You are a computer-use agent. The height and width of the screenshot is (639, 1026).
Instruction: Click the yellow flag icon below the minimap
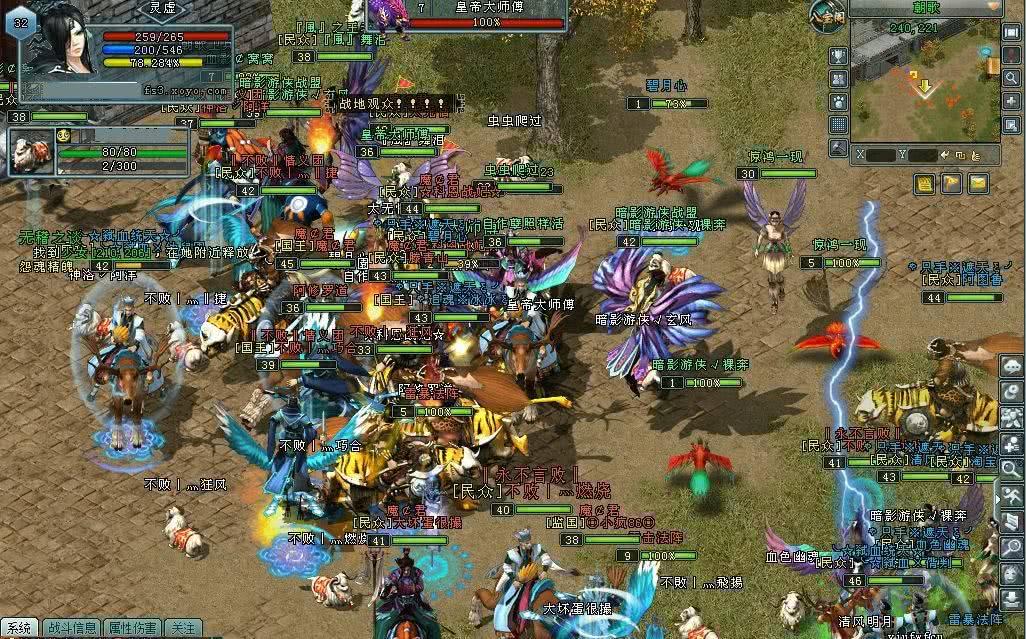pos(951,183)
